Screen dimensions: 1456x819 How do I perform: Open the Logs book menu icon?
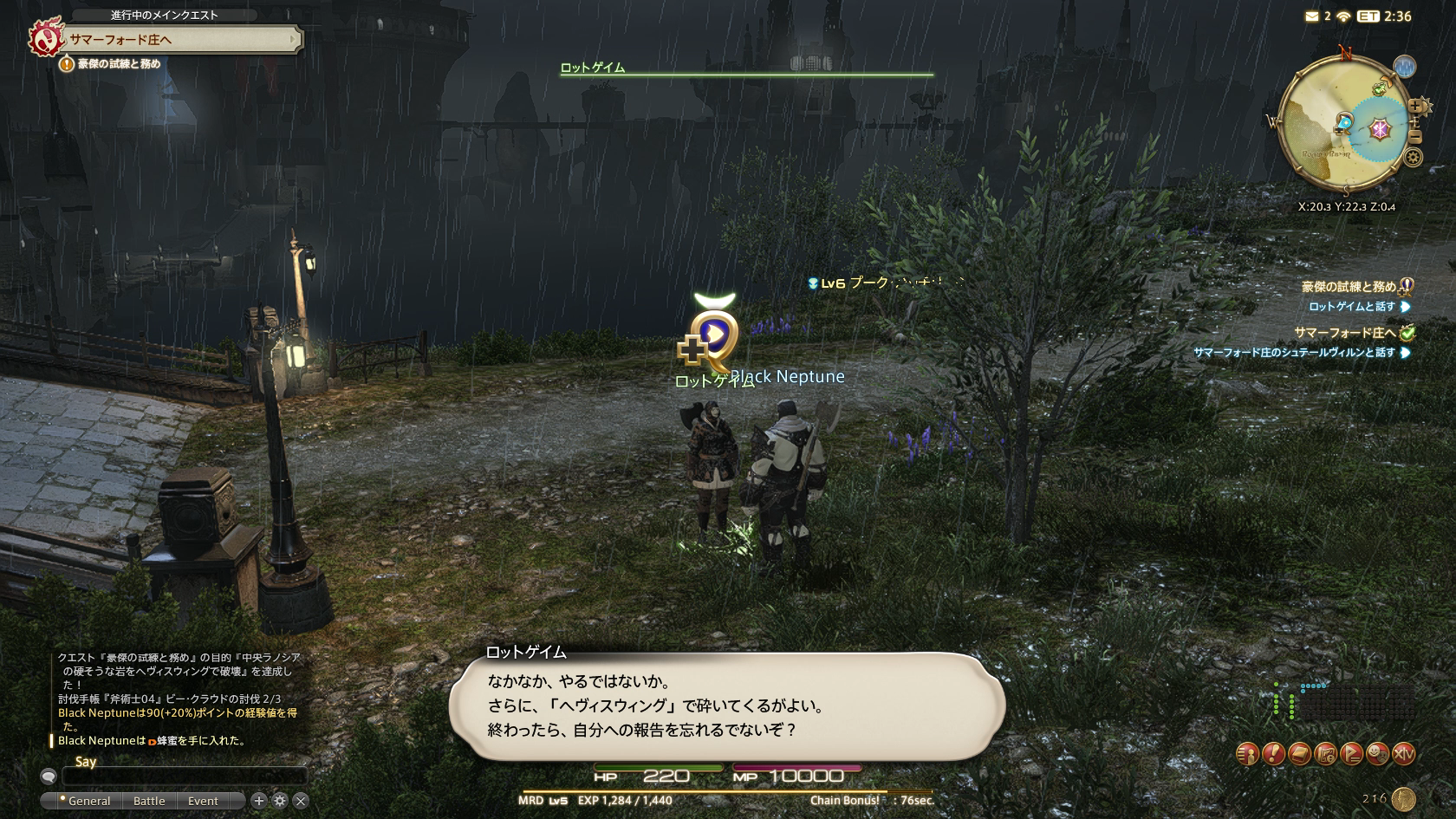[1299, 754]
